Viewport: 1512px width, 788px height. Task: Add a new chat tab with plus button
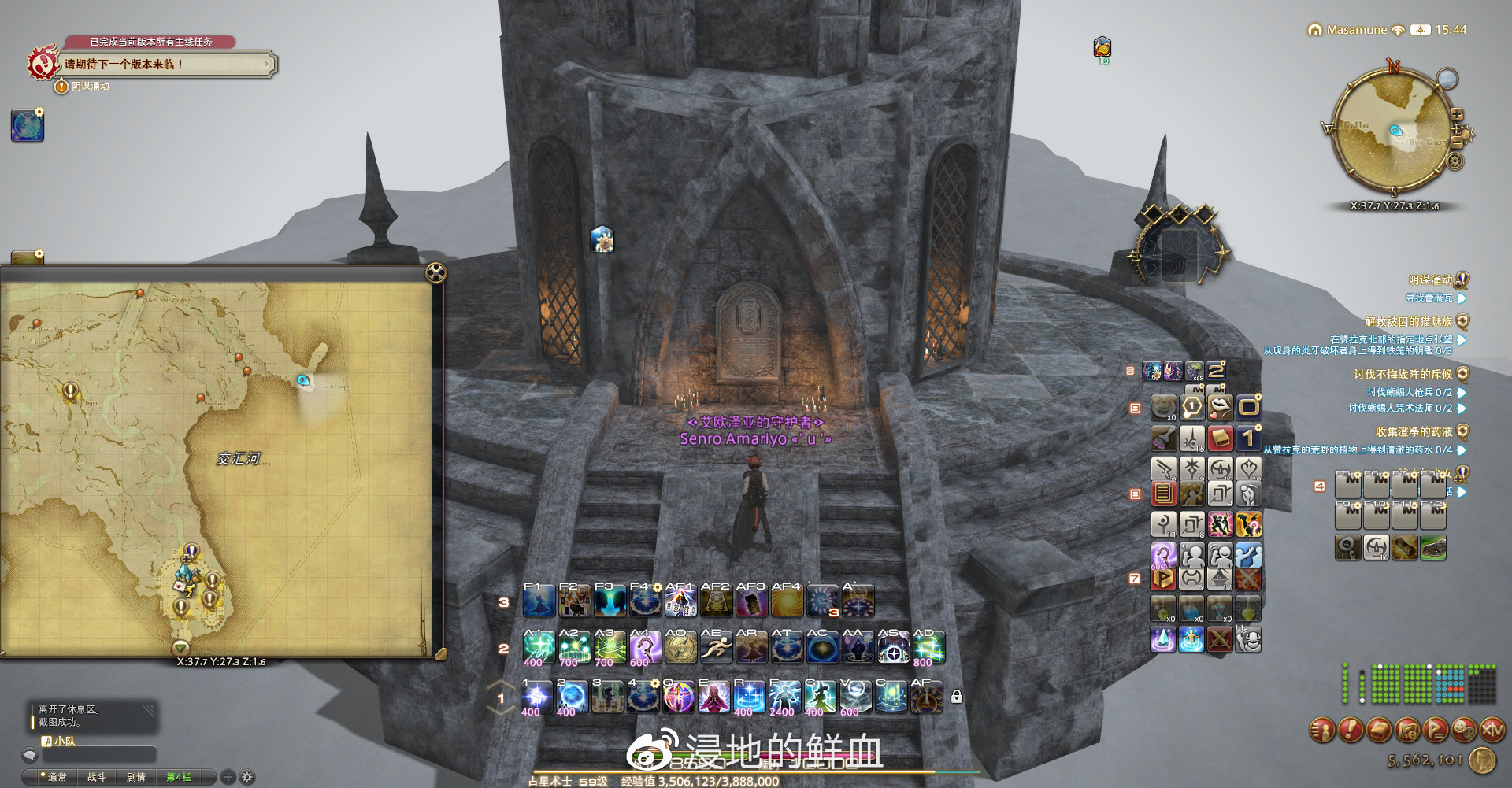click(228, 777)
